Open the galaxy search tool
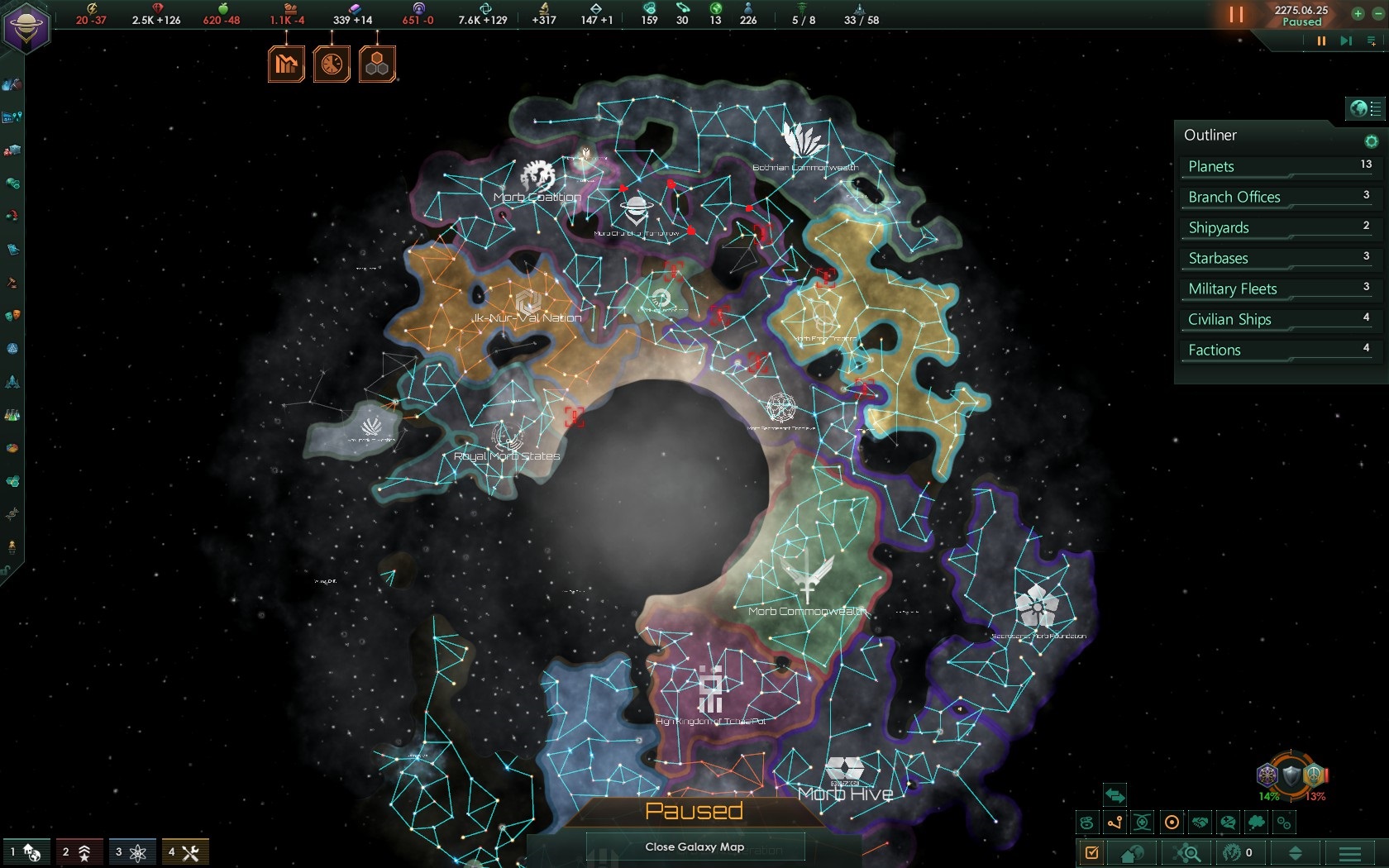This screenshot has width=1389, height=868. 1188,852
